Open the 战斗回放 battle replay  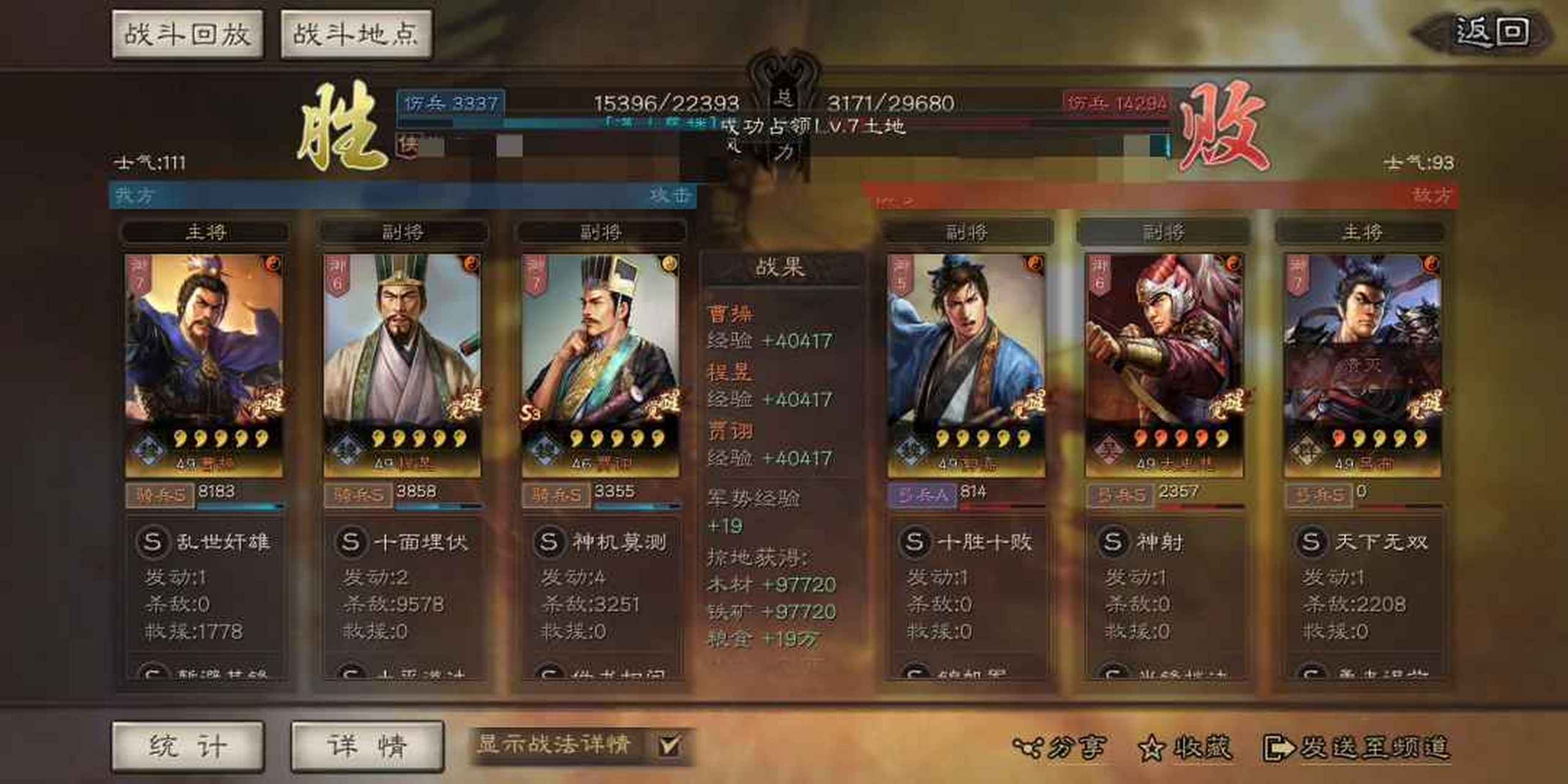188,34
